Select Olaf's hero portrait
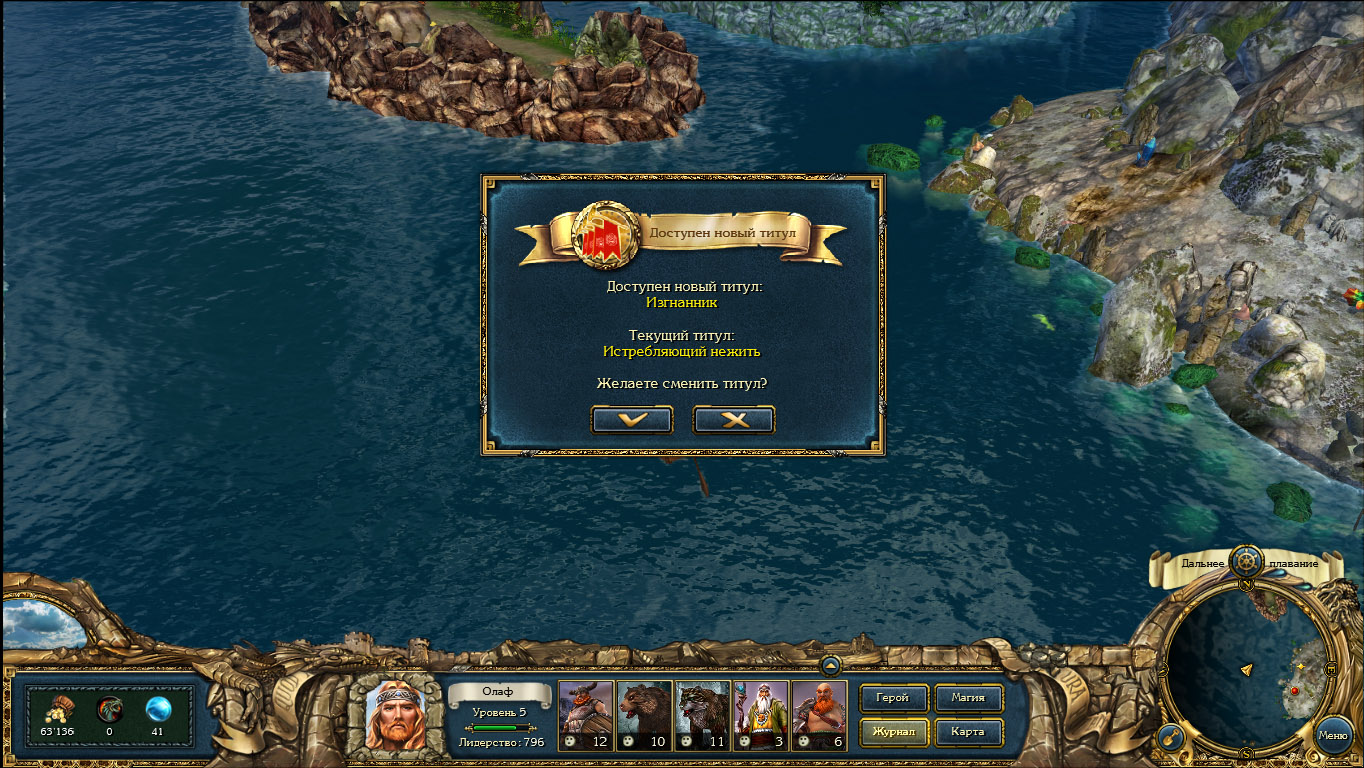This screenshot has height=768, width=1364. pos(394,713)
